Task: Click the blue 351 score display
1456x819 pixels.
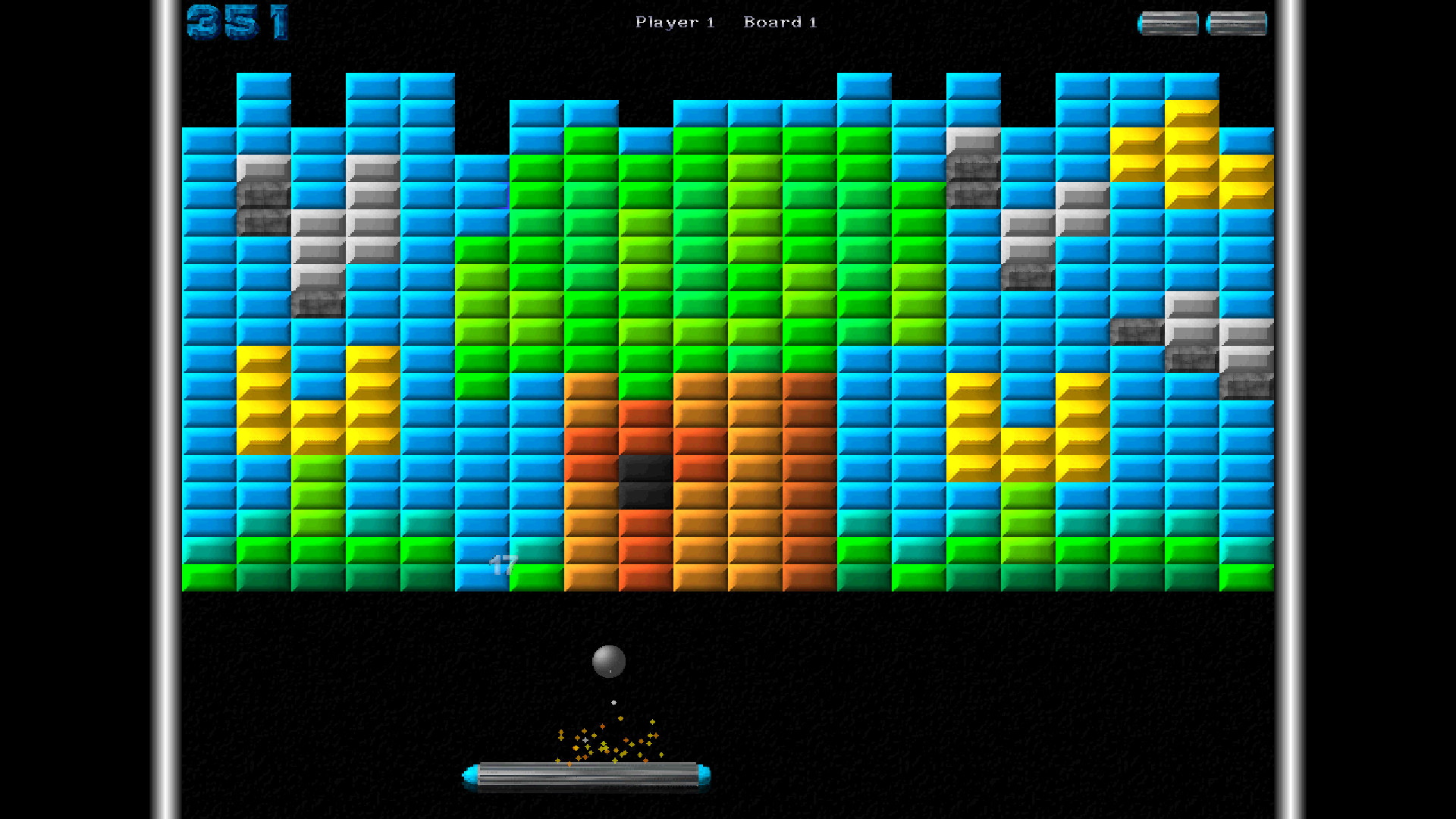Action: (x=237, y=21)
